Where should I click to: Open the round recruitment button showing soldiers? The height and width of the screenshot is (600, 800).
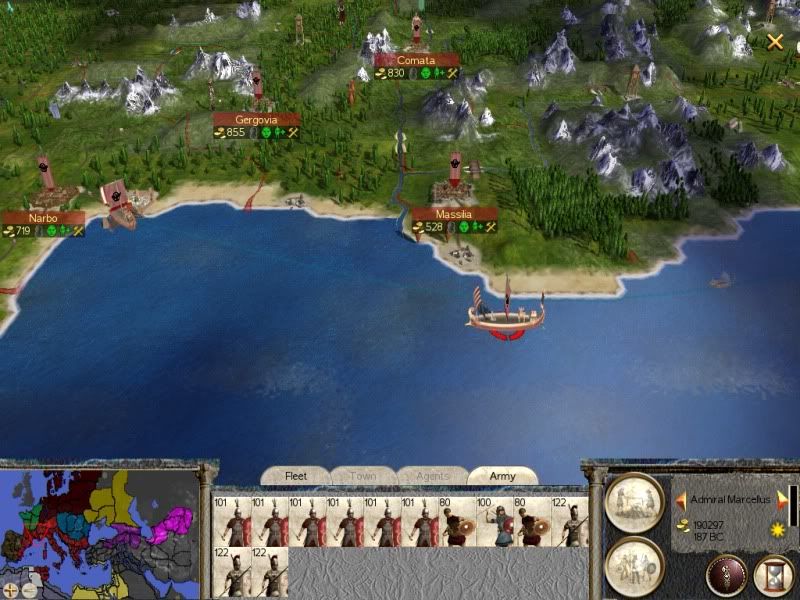click(x=635, y=563)
